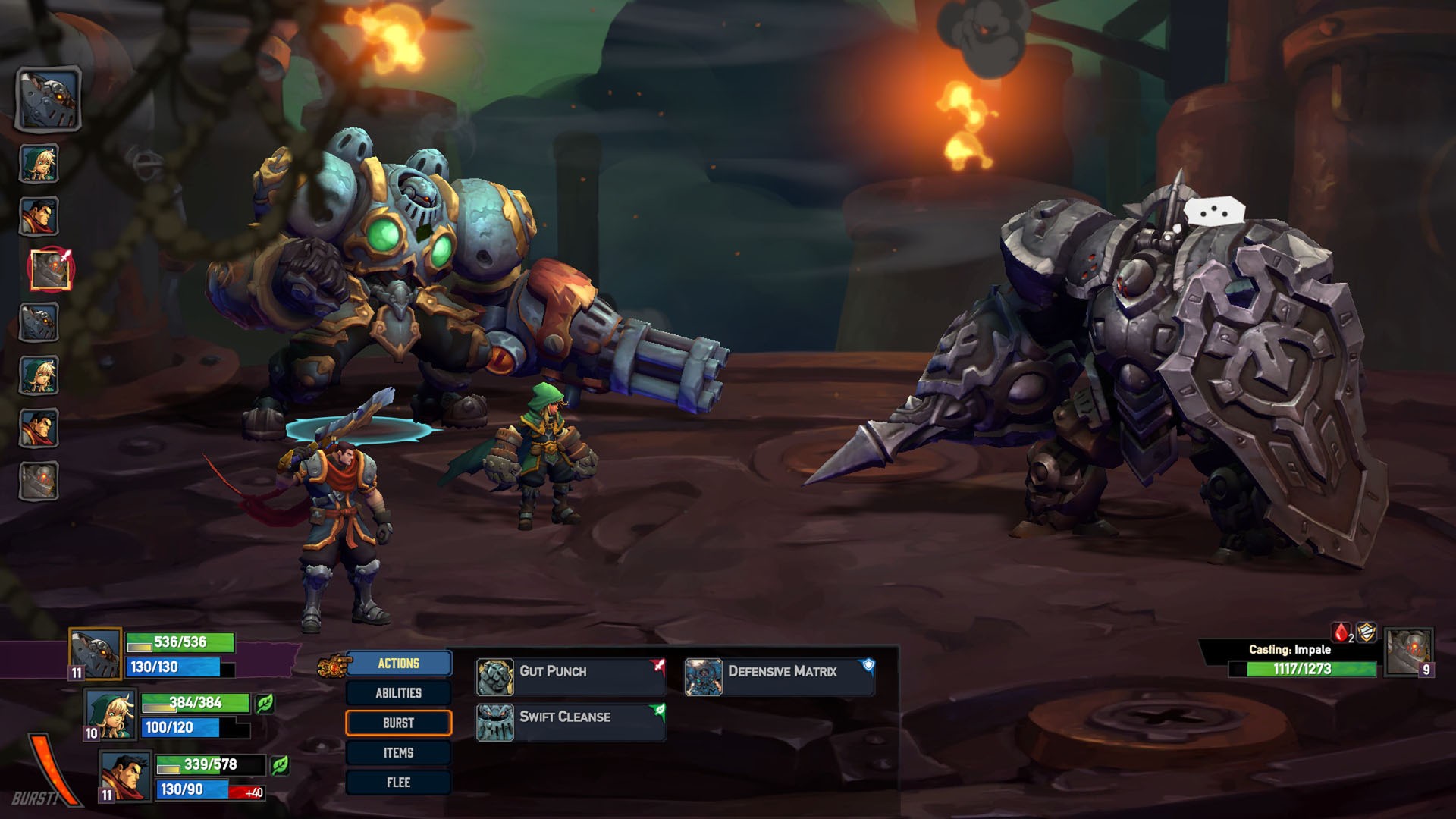Inspect the enemy's red blood drop status icon
The width and height of the screenshot is (1456, 819).
[1341, 632]
